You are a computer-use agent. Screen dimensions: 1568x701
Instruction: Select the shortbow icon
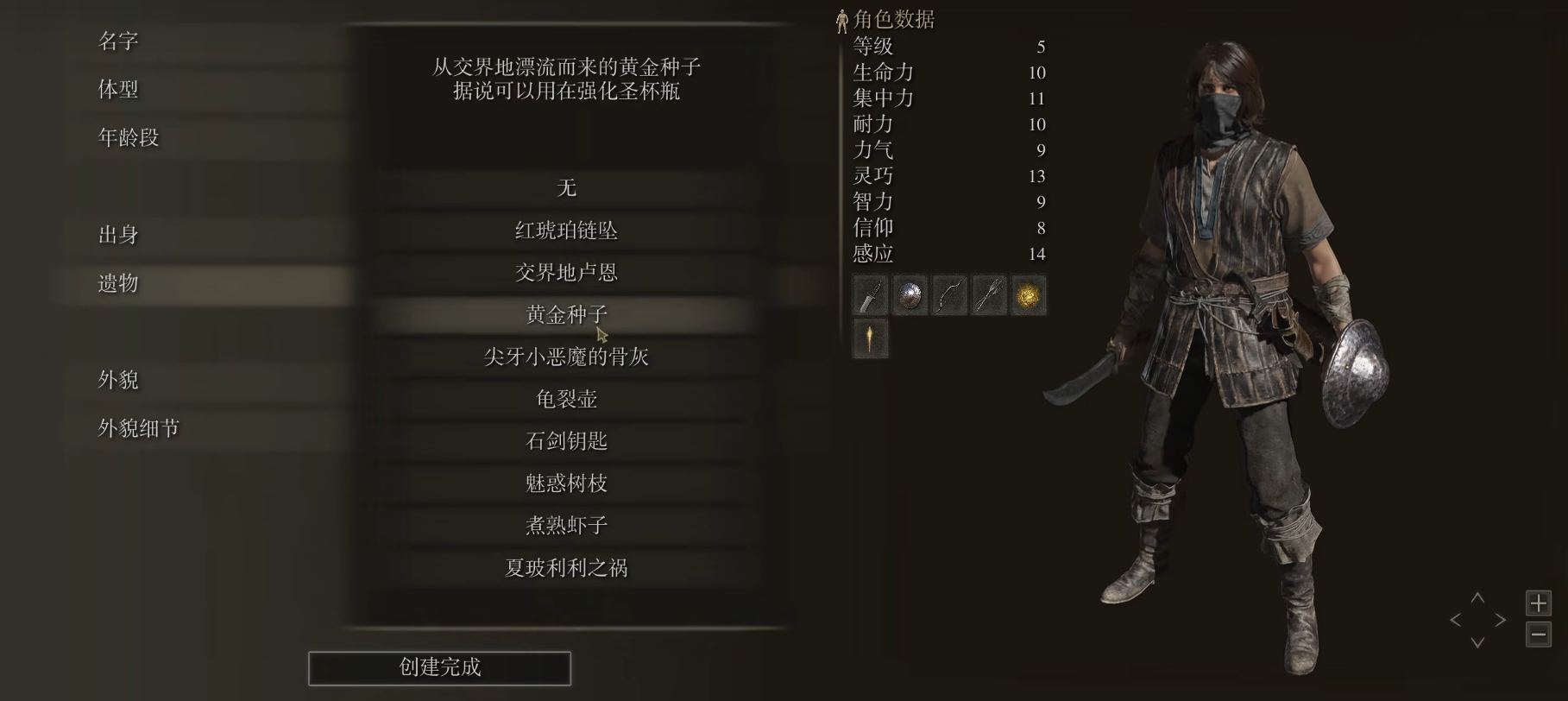coord(949,294)
